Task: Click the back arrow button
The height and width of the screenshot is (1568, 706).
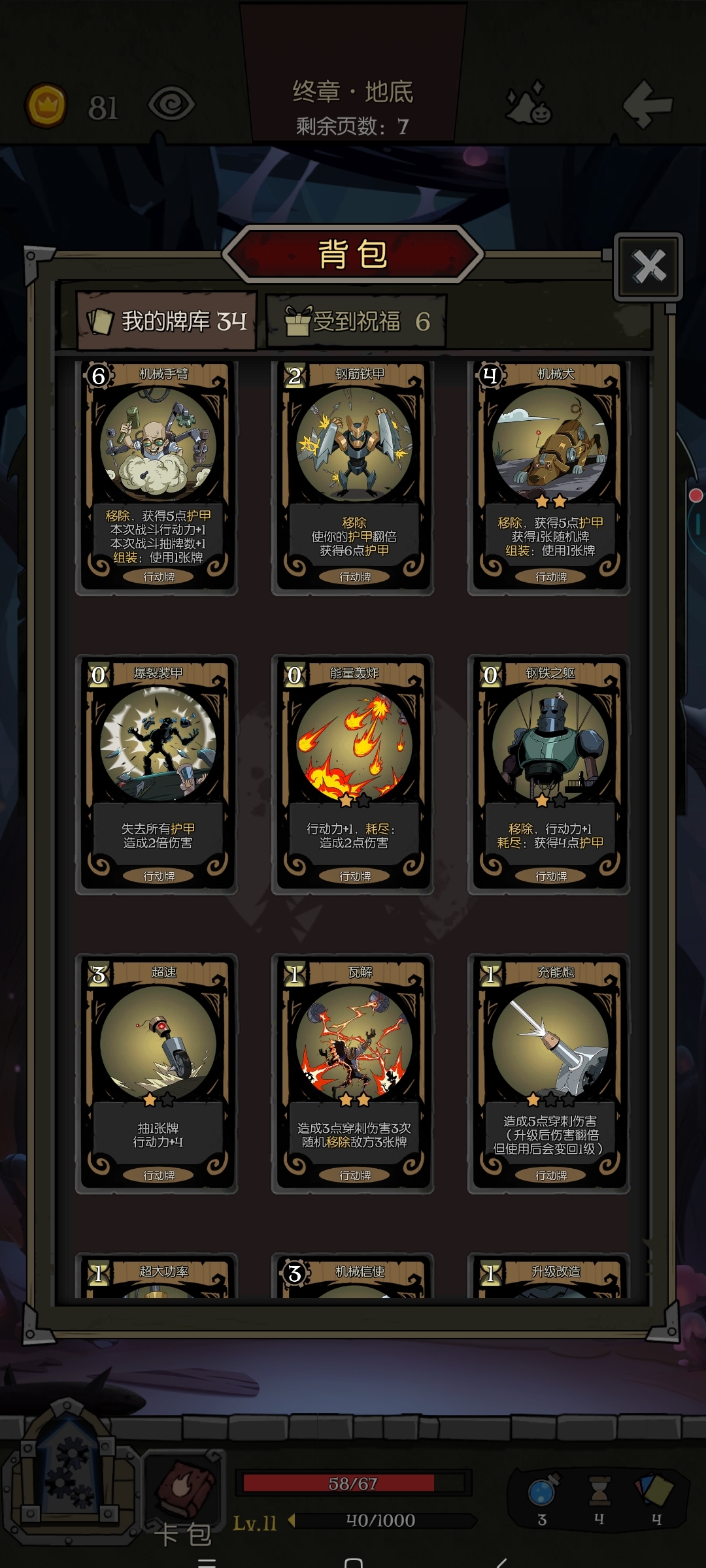Action: coord(647,103)
